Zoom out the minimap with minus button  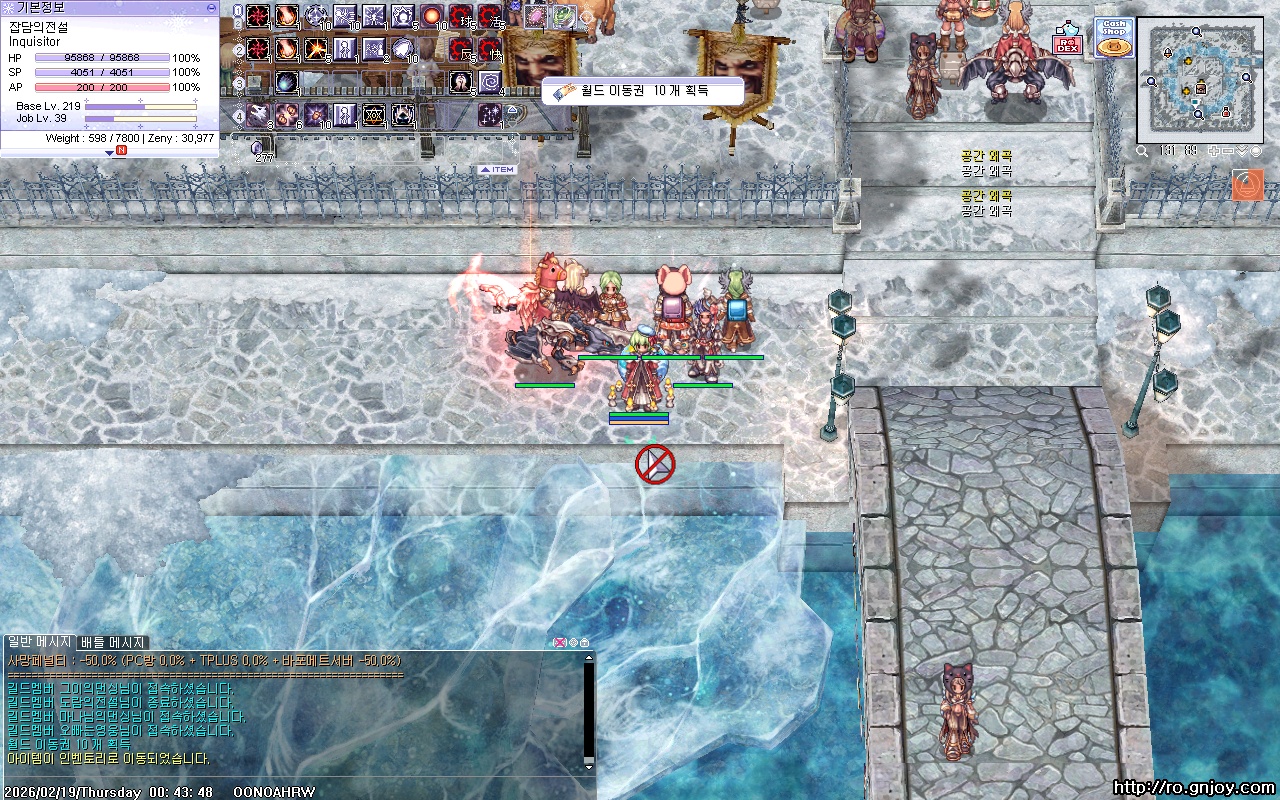coord(1228,151)
